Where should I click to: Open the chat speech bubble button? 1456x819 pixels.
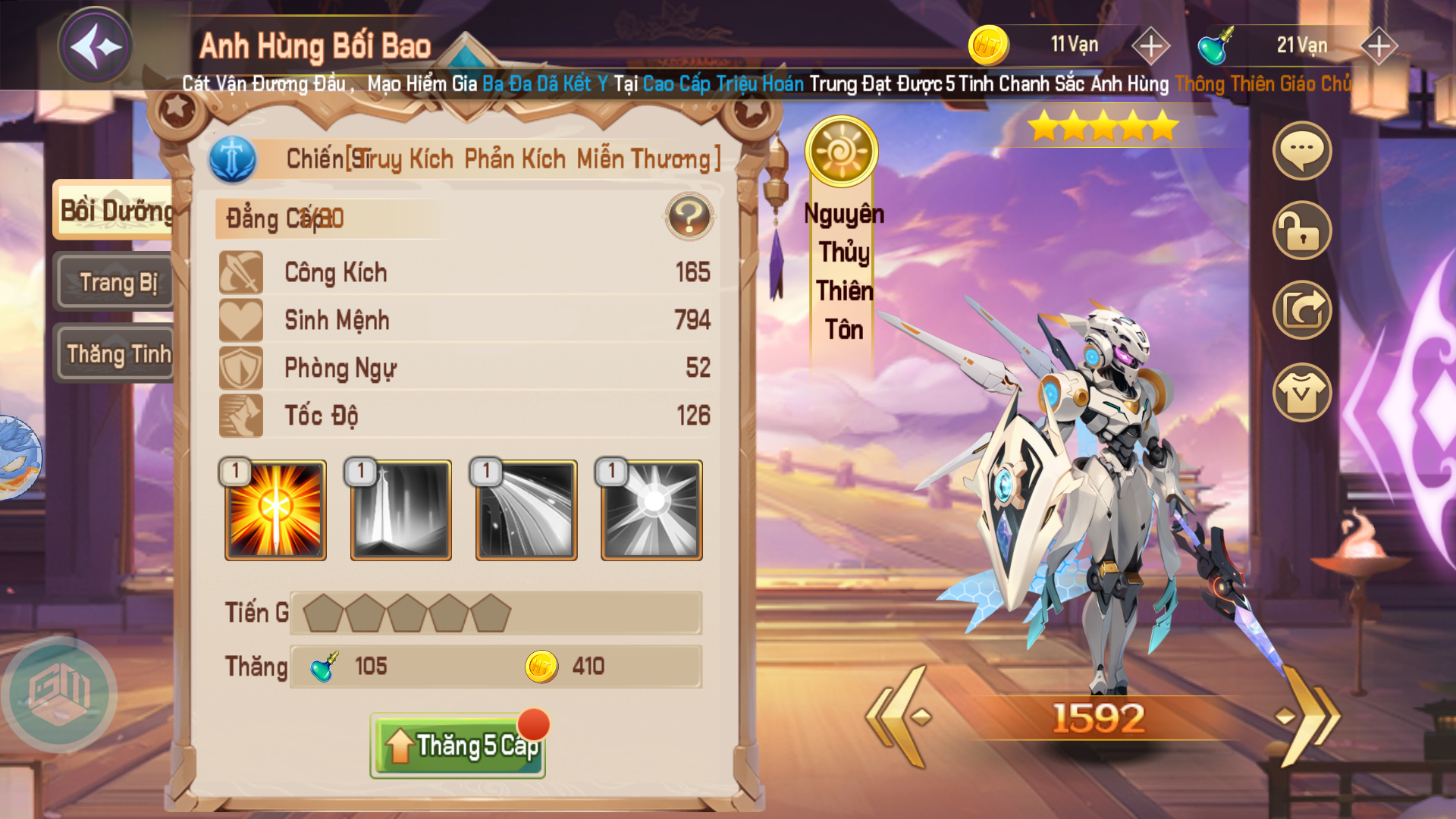[x=1301, y=151]
